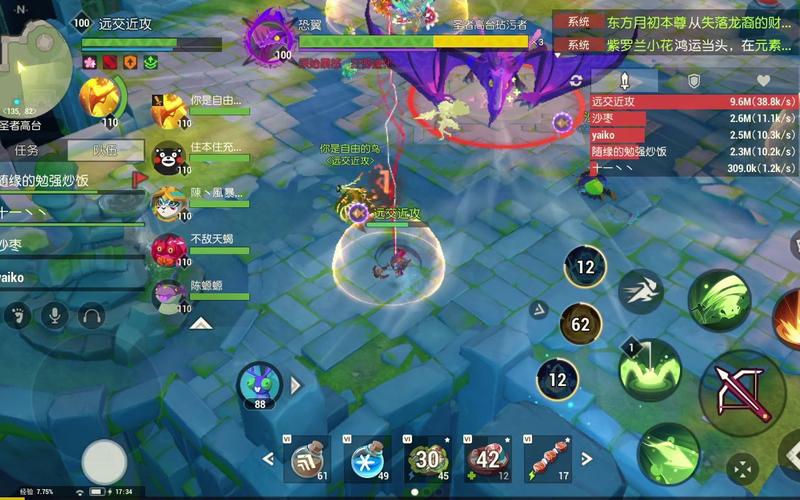This screenshot has height=500, width=800.
Task: Switch to the 任务 quest tab
Action: 28,150
